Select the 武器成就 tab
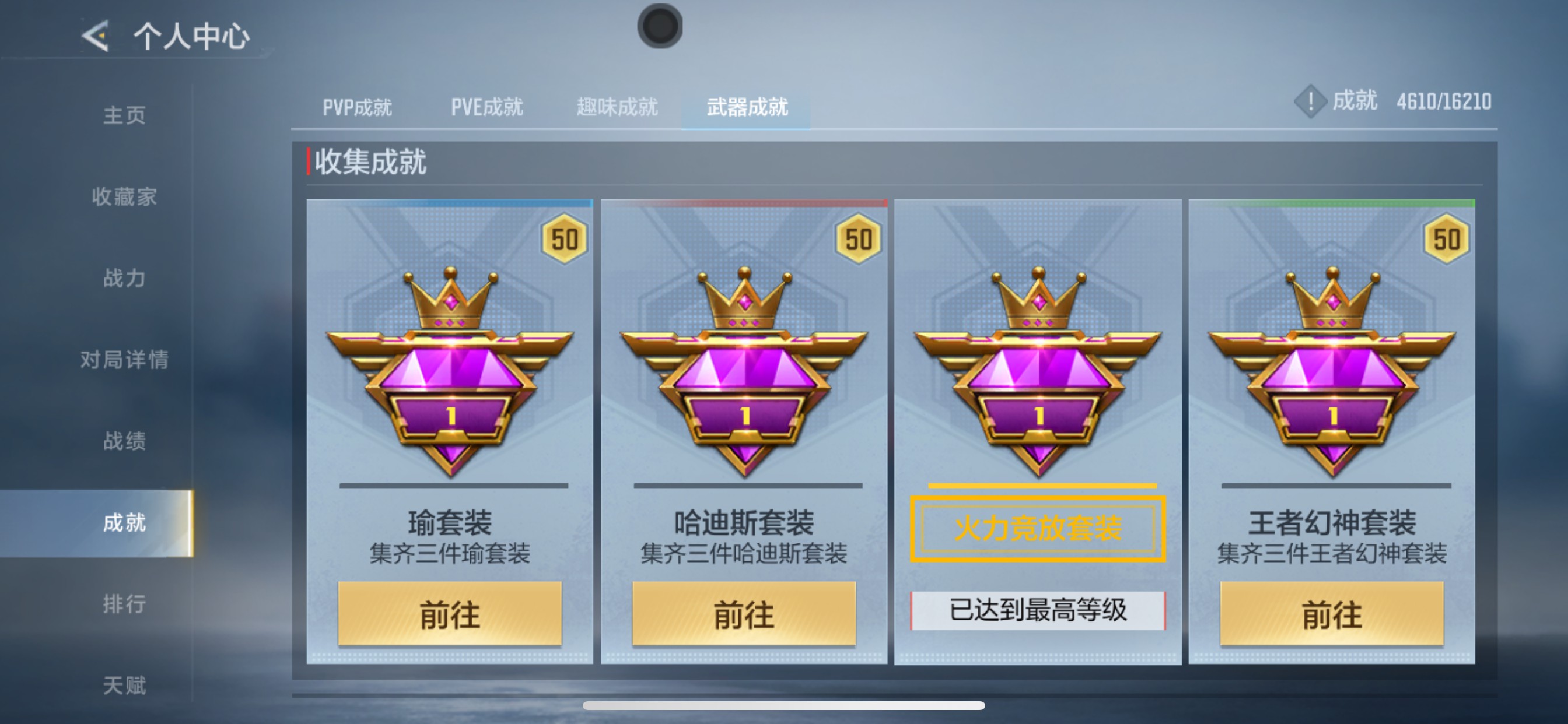Image resolution: width=1568 pixels, height=724 pixels. click(747, 107)
